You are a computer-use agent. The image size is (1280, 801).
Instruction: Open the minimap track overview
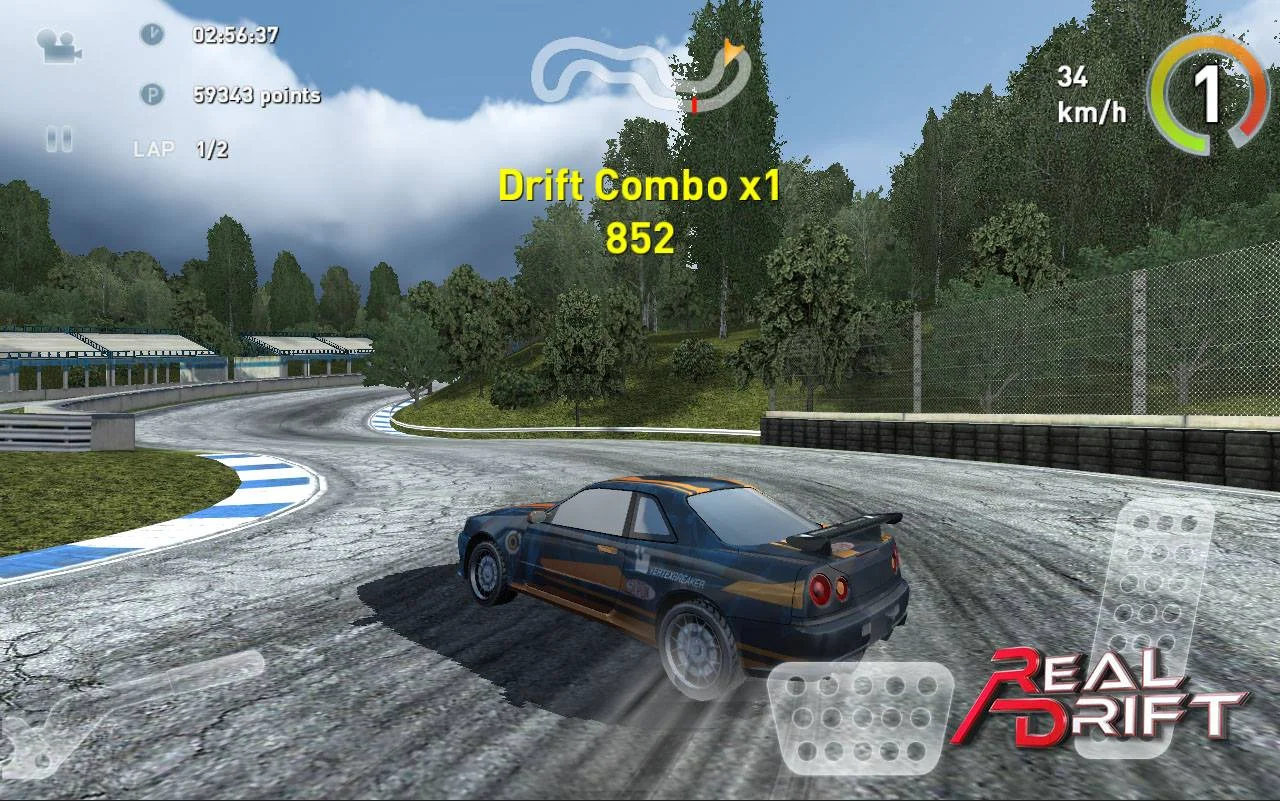point(645,70)
